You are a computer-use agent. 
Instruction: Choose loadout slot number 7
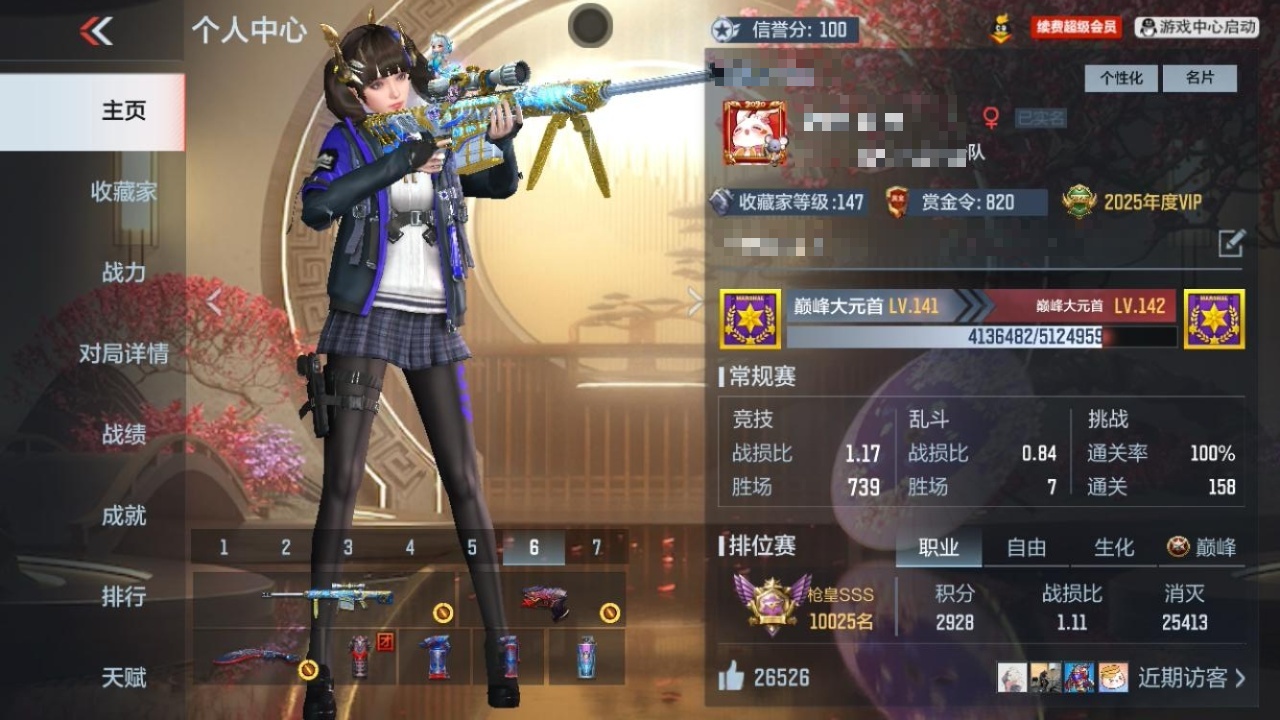(597, 548)
